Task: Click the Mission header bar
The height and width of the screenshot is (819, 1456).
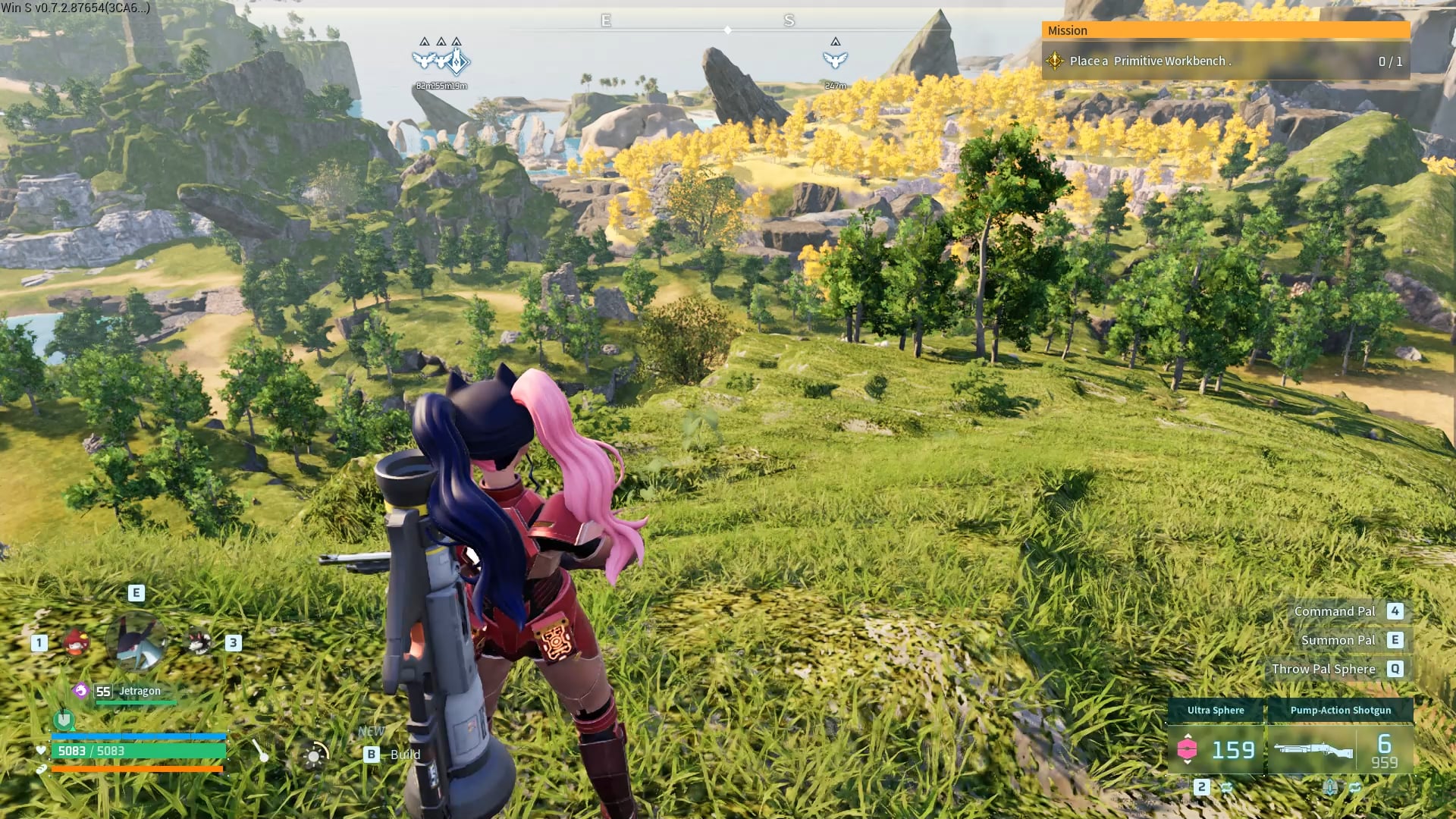Action: coord(1225,30)
